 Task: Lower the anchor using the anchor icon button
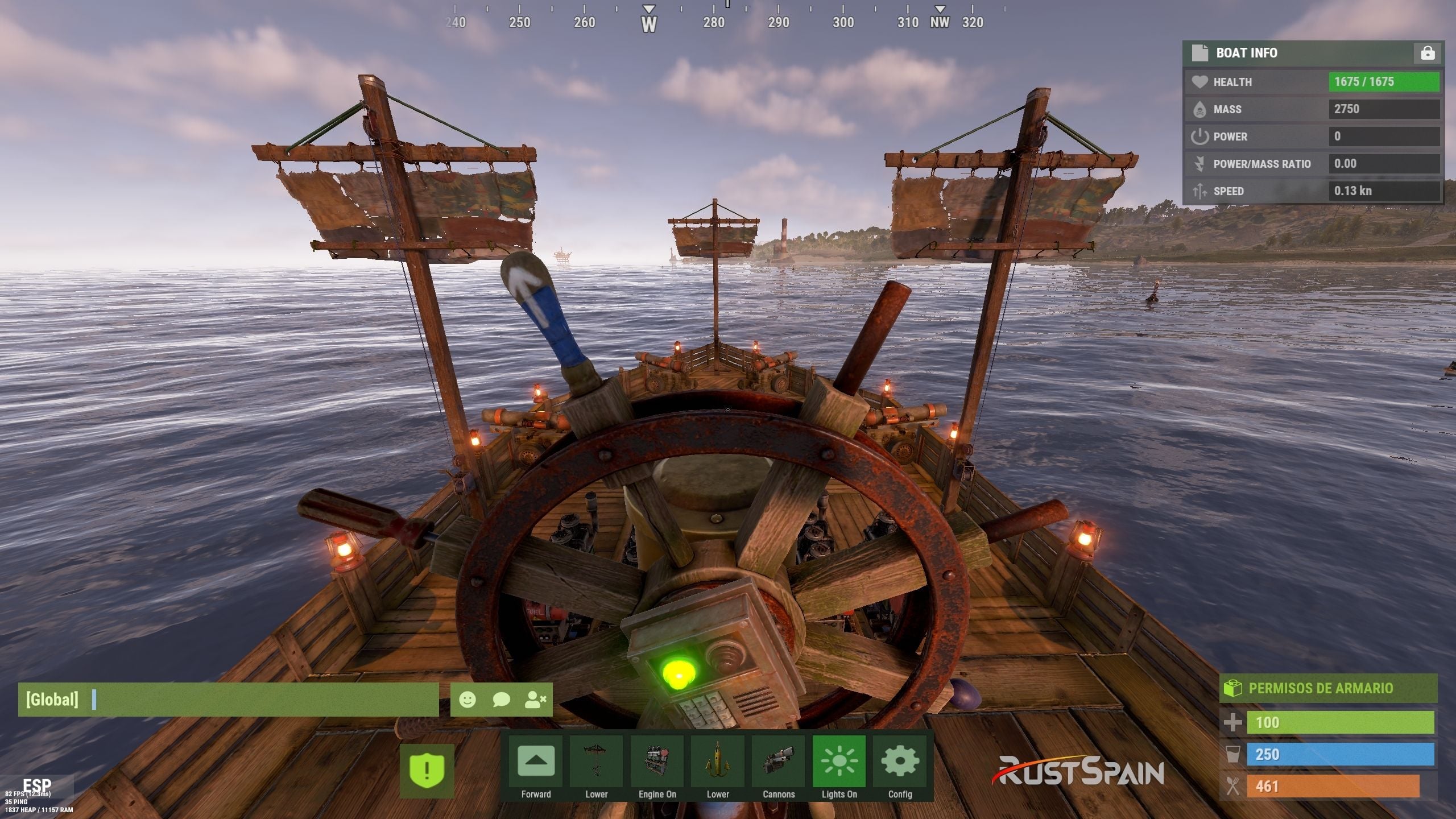click(x=718, y=762)
